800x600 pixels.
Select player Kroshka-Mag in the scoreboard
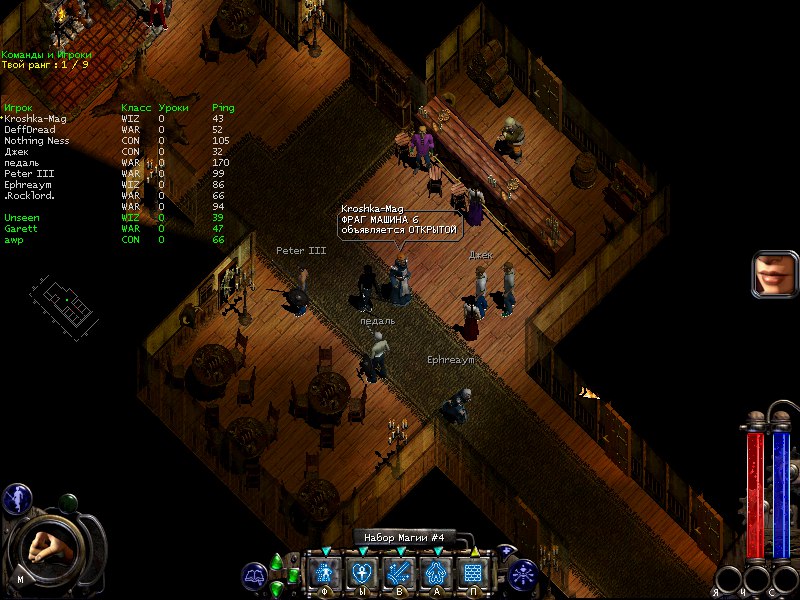[x=36, y=118]
